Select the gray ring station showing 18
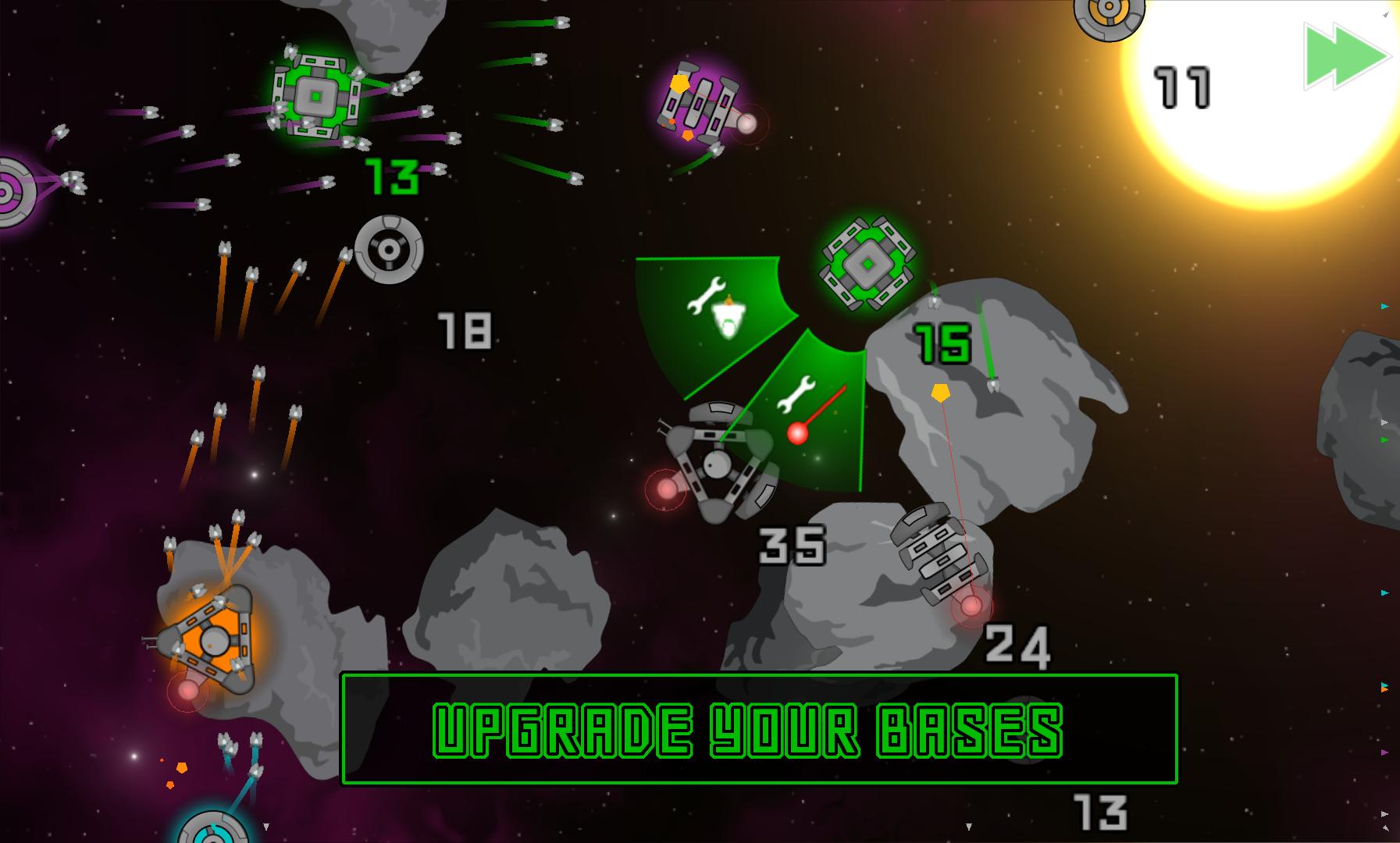 pos(389,250)
